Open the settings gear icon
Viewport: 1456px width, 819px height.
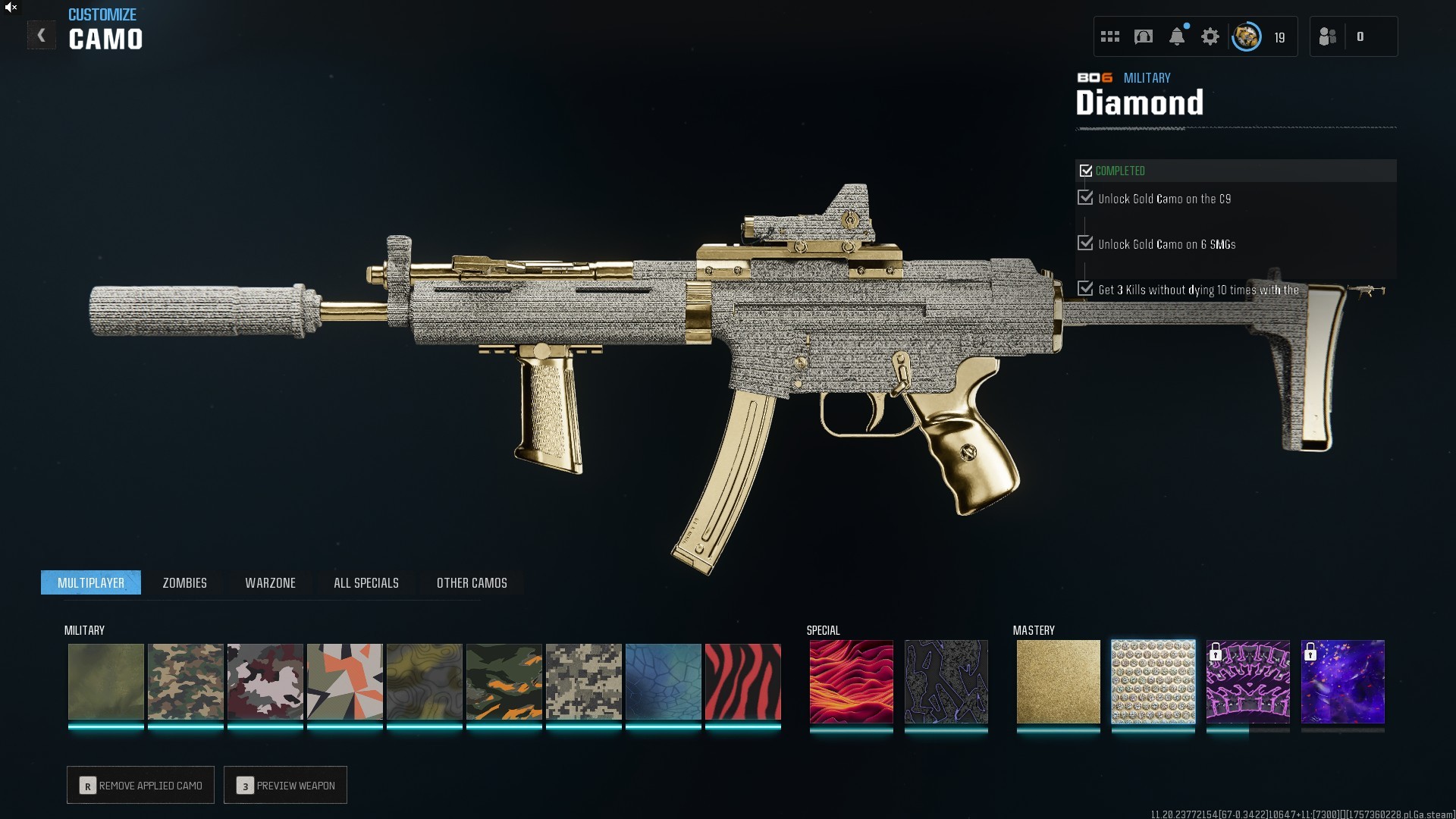coord(1210,36)
